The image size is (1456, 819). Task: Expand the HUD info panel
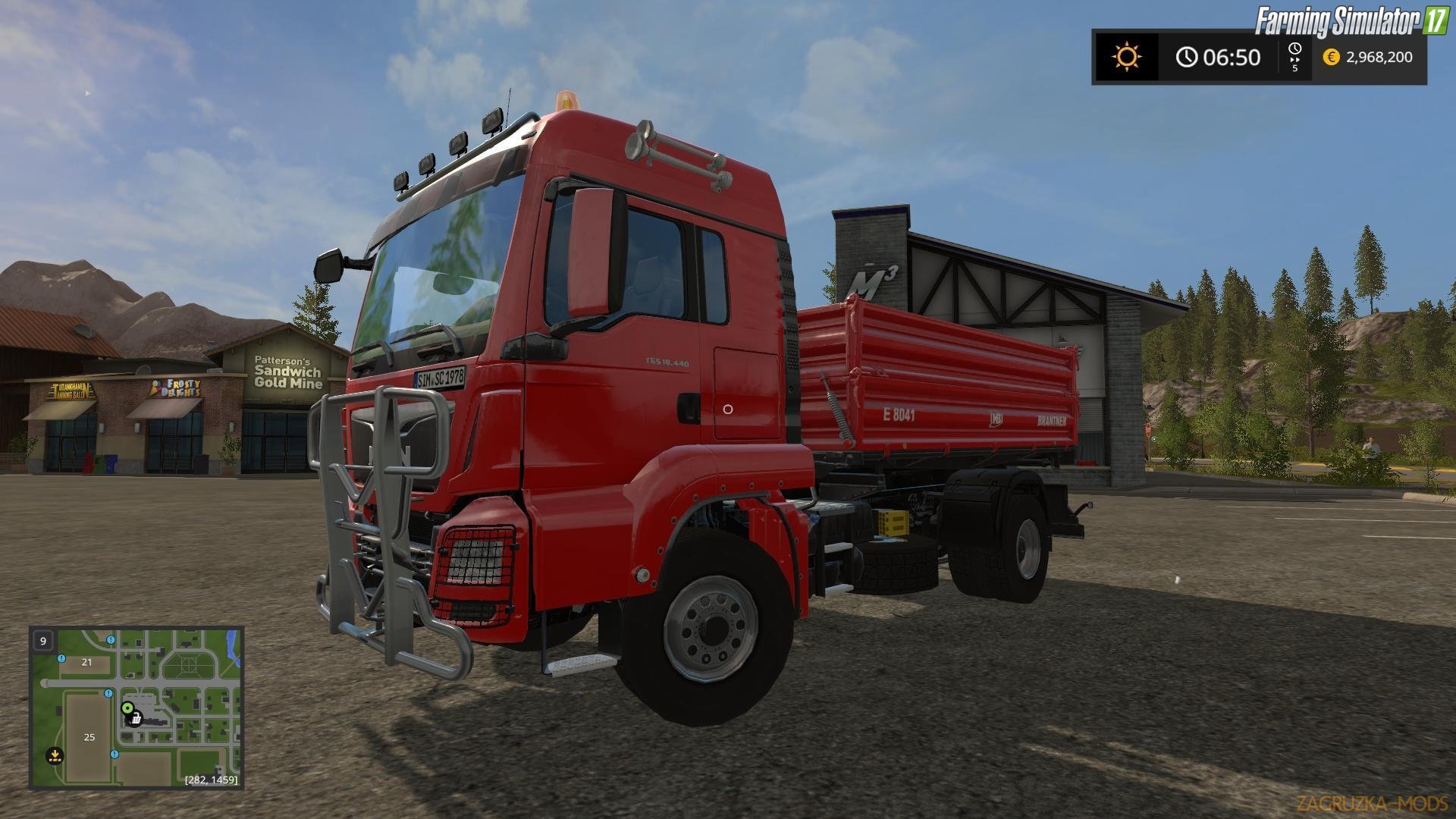(x=1259, y=57)
